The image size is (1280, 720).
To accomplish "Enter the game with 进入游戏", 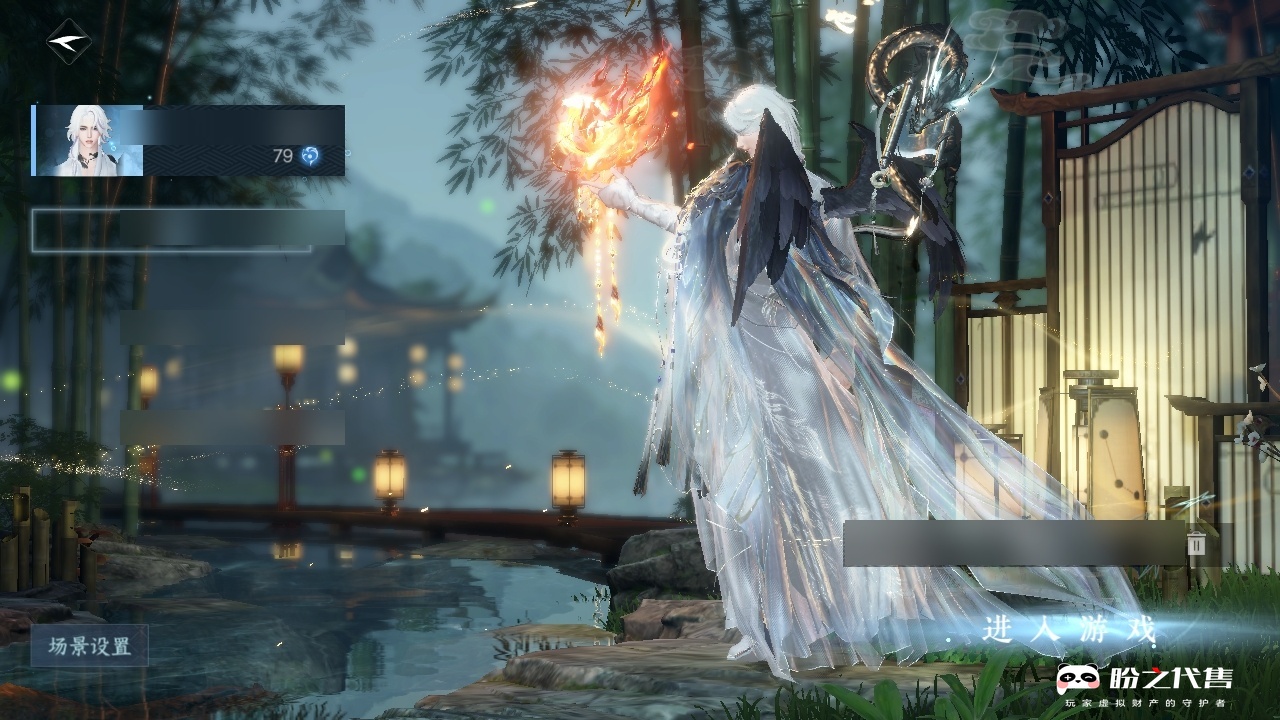I will [x=1069, y=630].
